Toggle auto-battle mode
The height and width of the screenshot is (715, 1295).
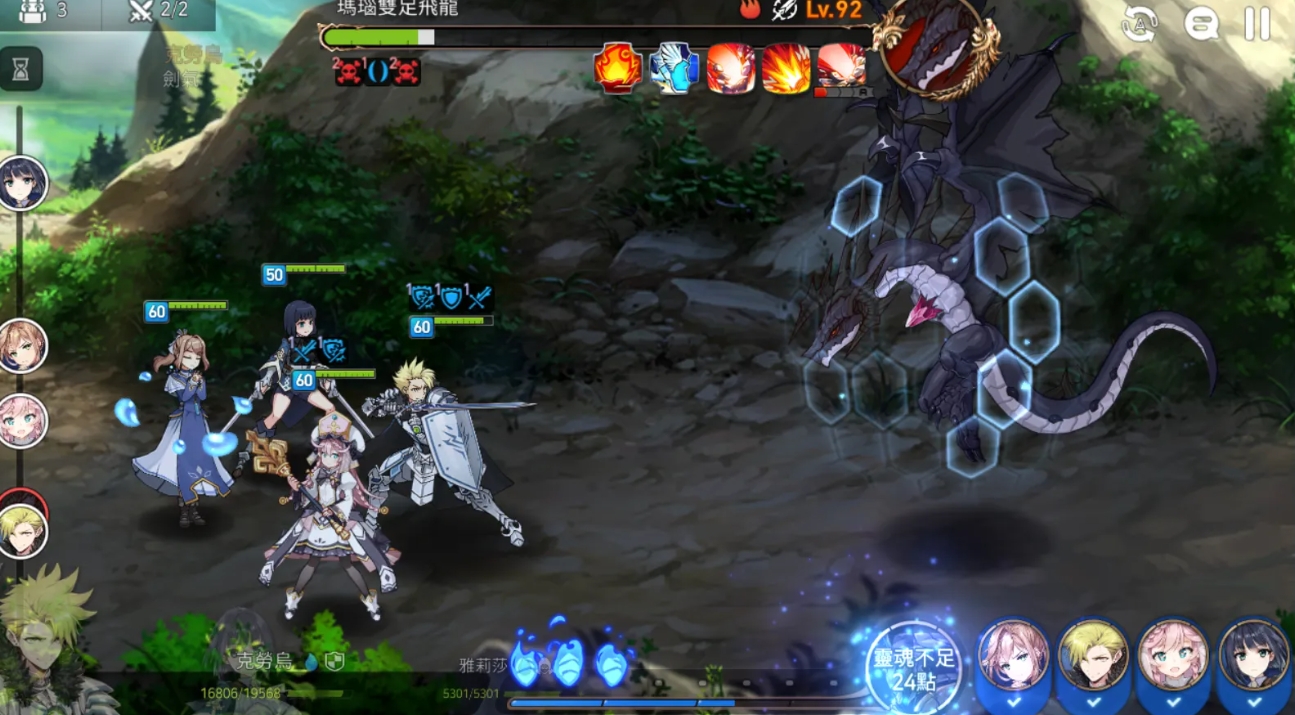click(1139, 24)
